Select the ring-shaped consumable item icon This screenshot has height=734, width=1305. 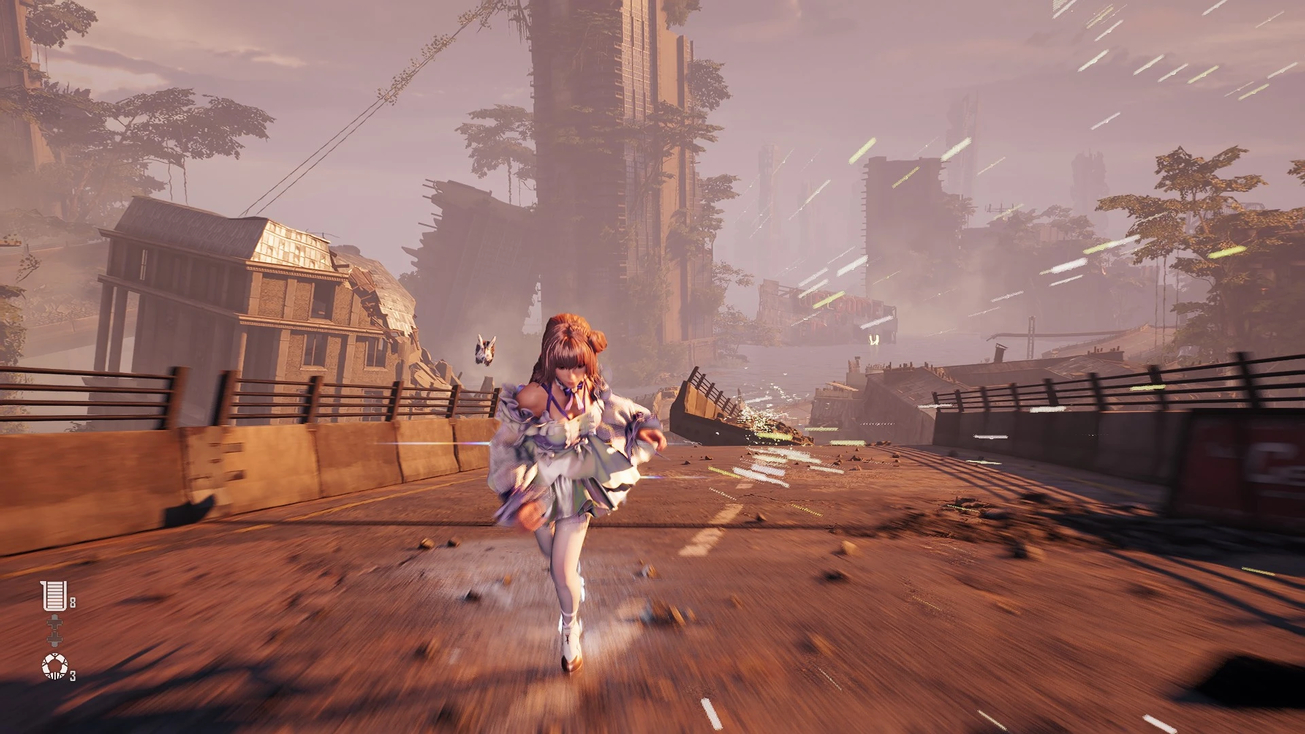54,665
